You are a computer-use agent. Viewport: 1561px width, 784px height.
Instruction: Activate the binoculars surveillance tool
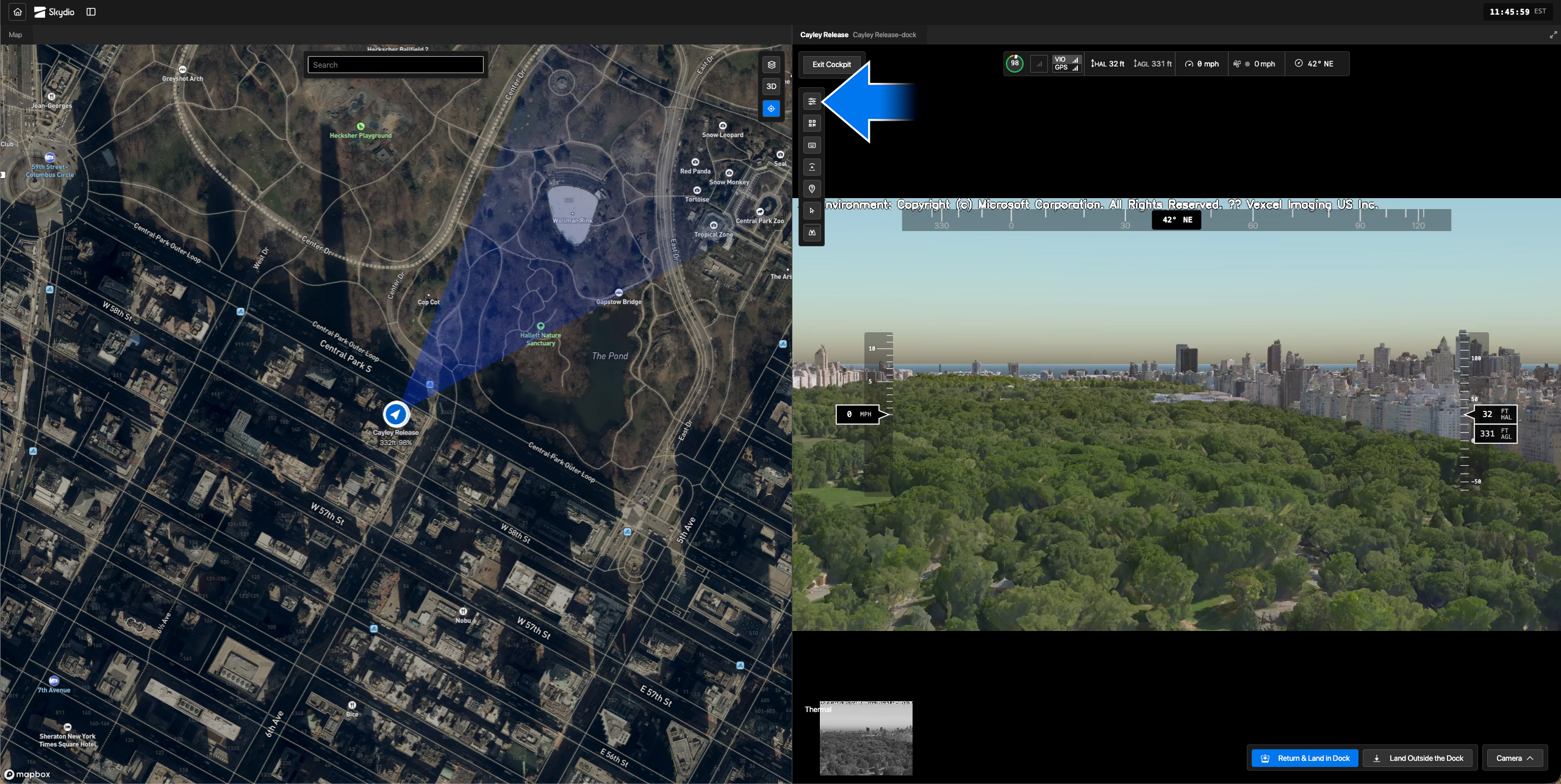(811, 232)
